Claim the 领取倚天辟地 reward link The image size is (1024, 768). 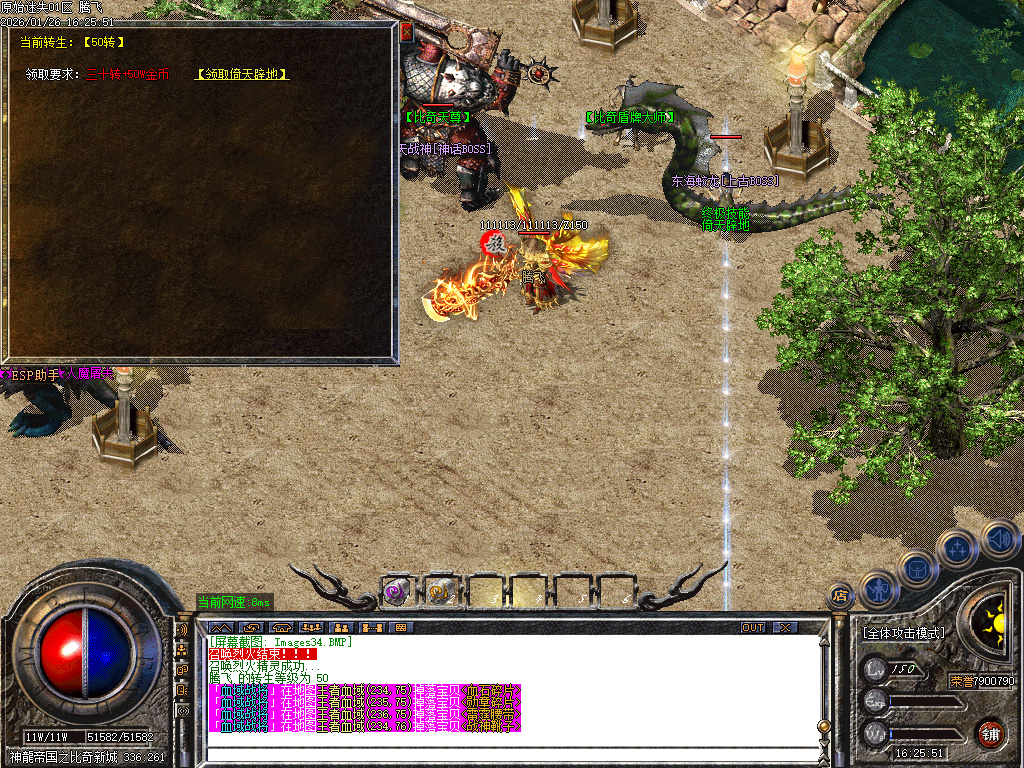click(x=242, y=74)
